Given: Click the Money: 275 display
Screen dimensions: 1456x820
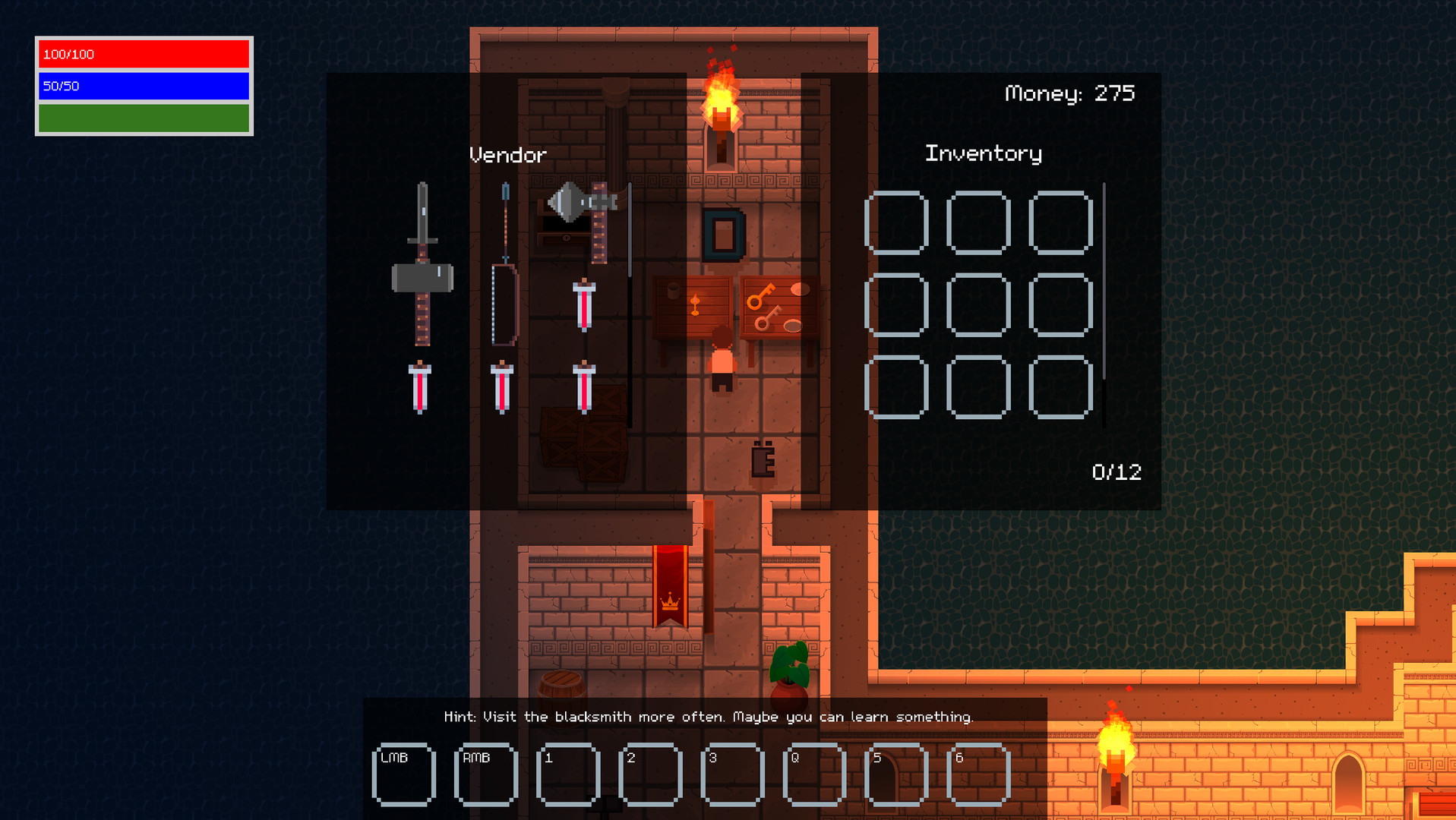Looking at the screenshot, I should coord(1069,93).
